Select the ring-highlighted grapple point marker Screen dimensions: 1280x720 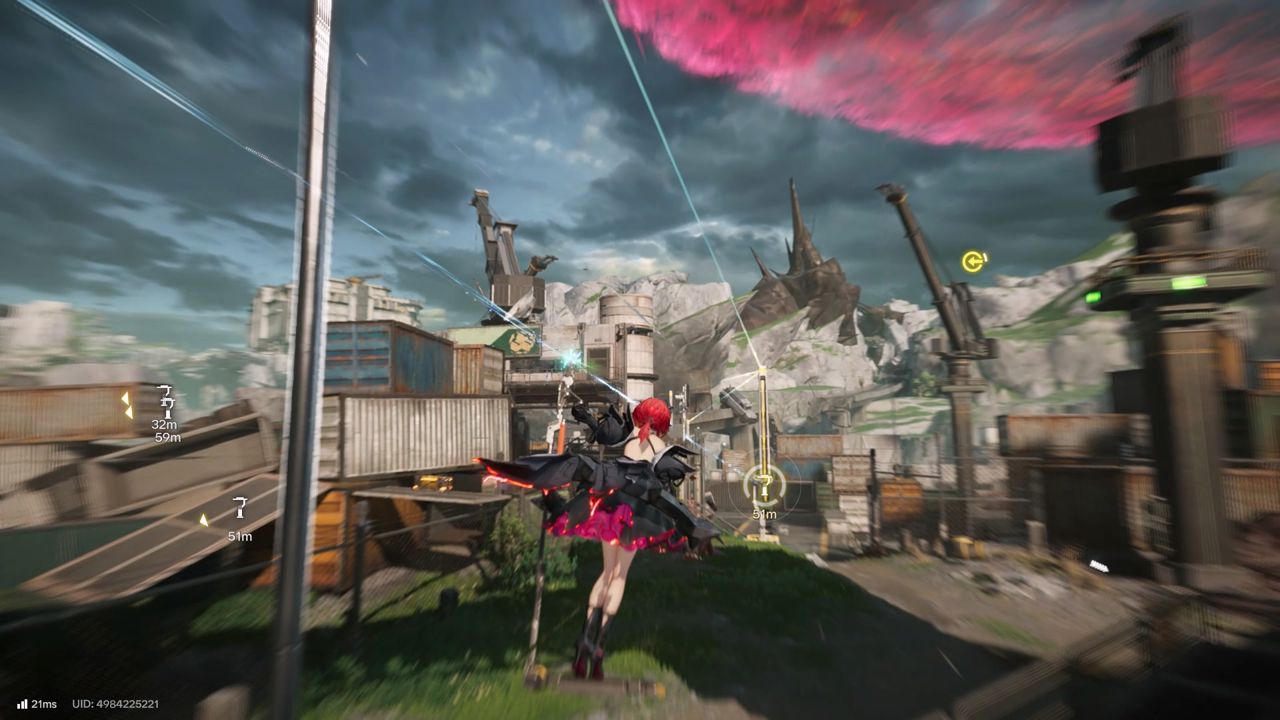pos(765,486)
